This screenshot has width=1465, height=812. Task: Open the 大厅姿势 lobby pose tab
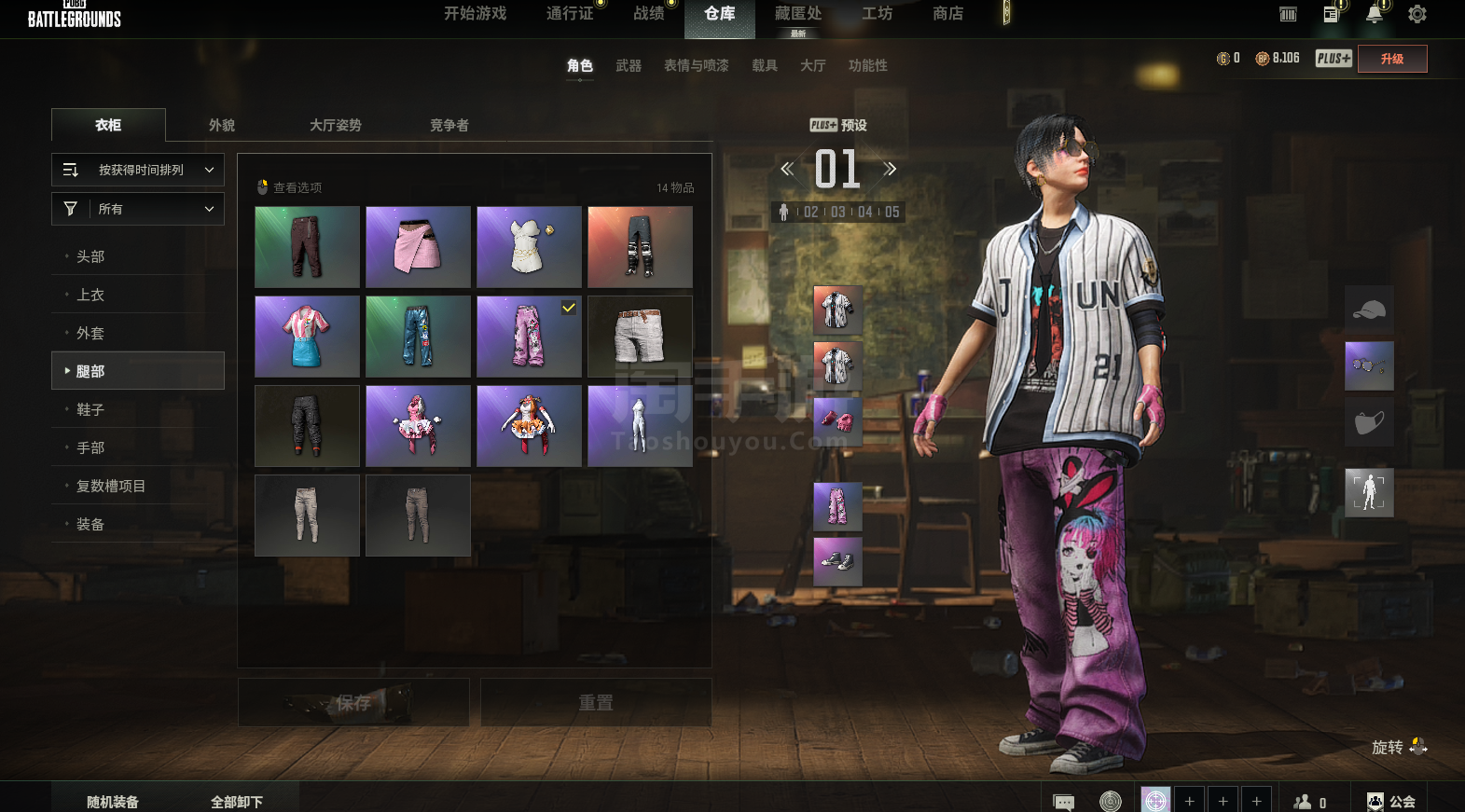pos(335,125)
